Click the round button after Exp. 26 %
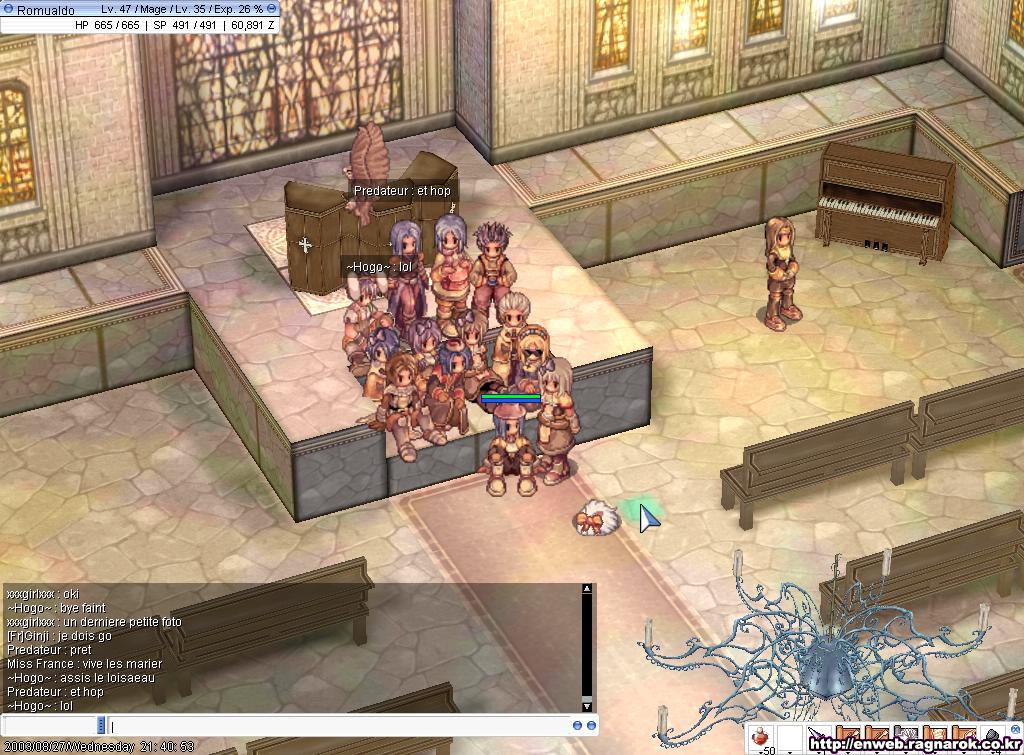Viewport: 1024px width, 755px height. click(x=271, y=9)
